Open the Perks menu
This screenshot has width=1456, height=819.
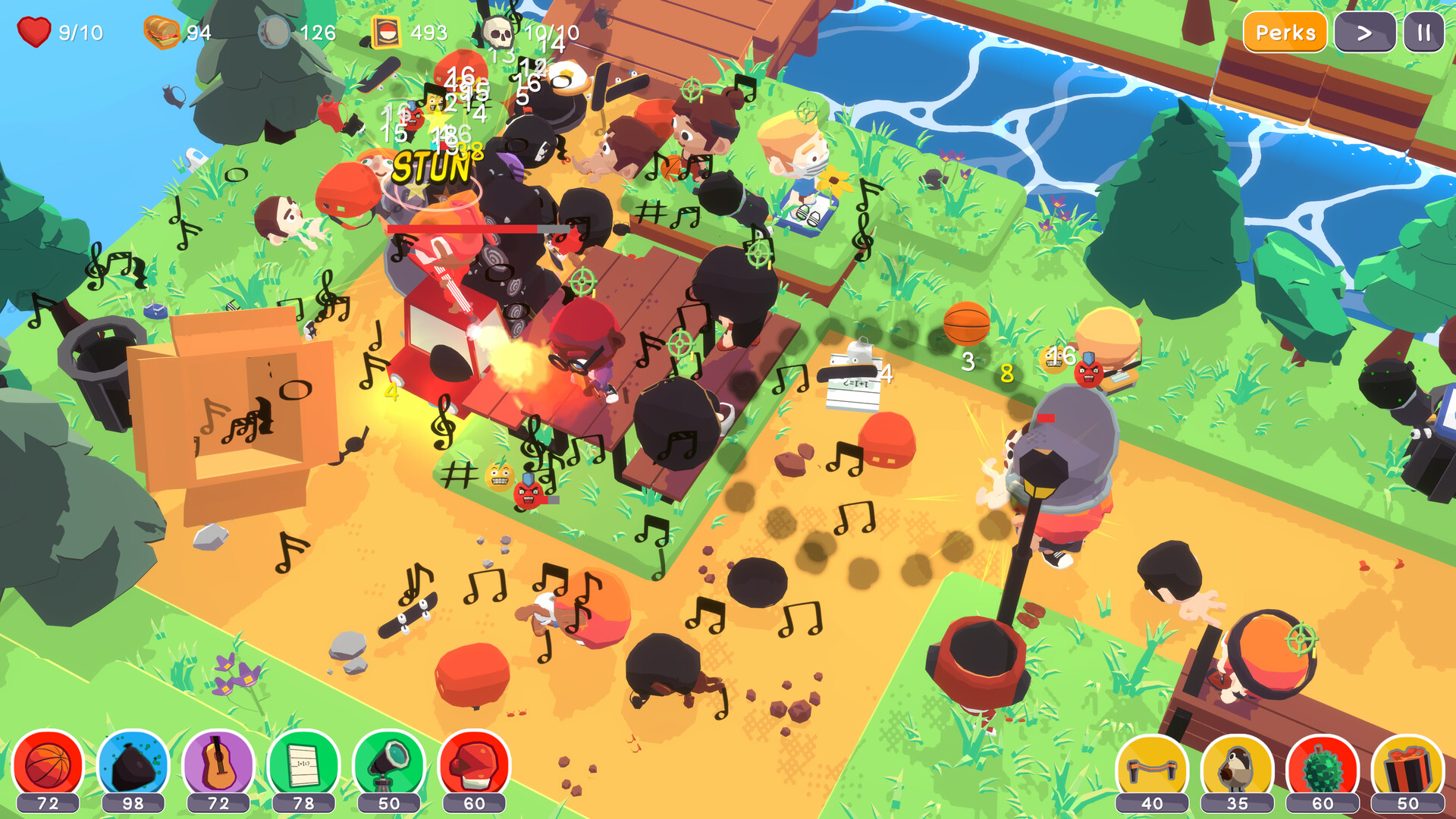[1285, 33]
